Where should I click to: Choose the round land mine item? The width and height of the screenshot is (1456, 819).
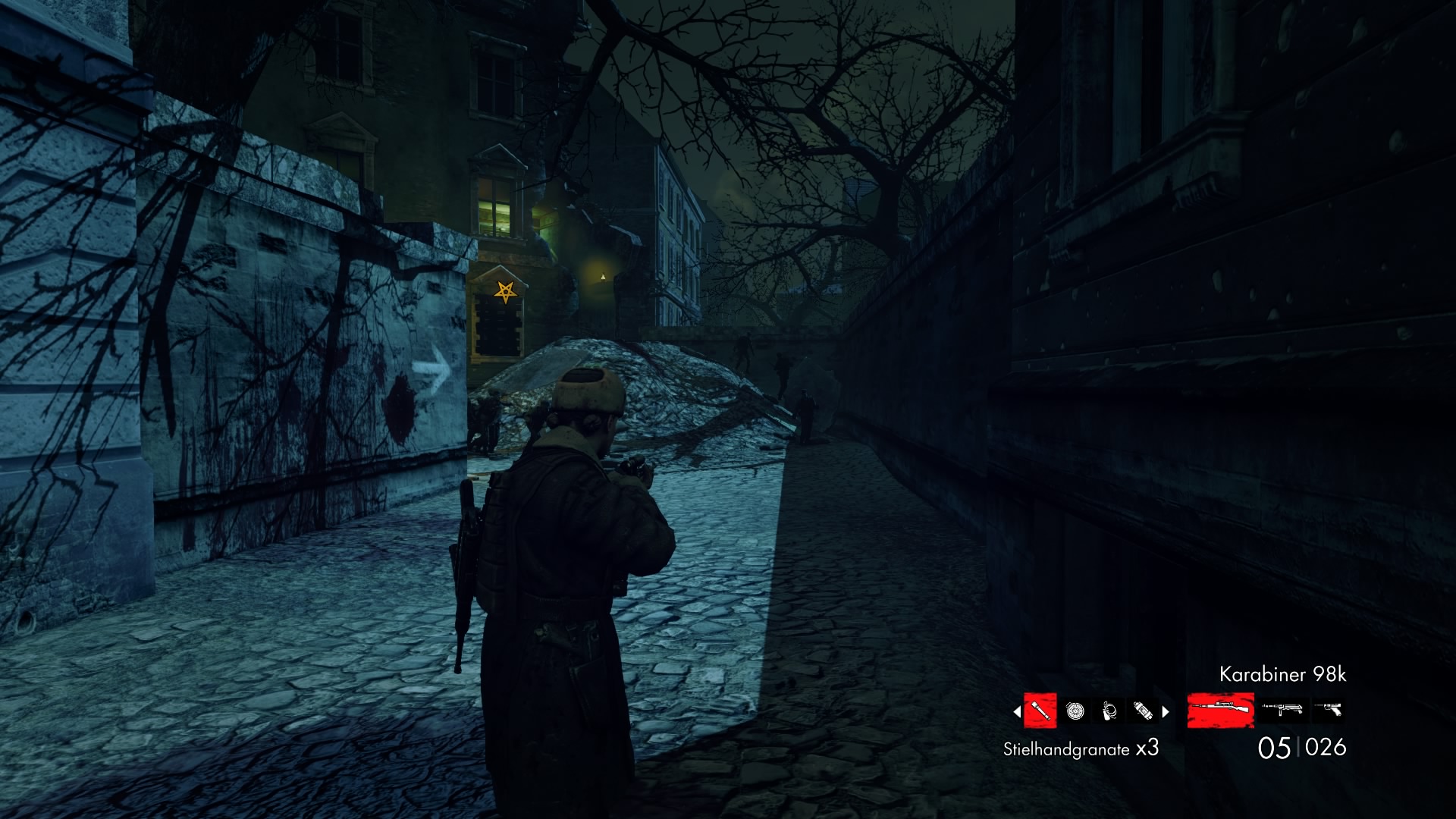click(x=1075, y=711)
